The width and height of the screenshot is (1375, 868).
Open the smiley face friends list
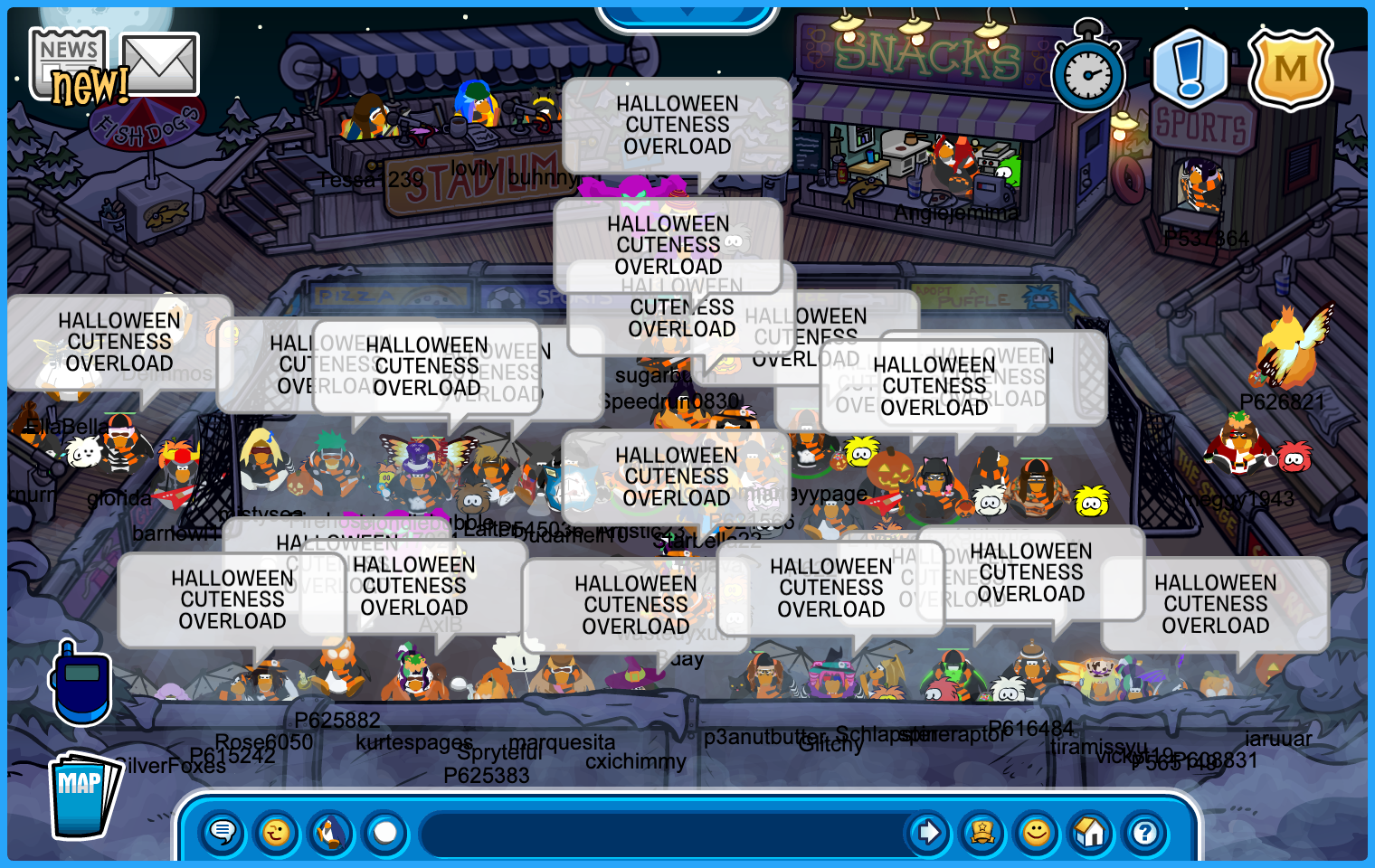(x=1037, y=832)
